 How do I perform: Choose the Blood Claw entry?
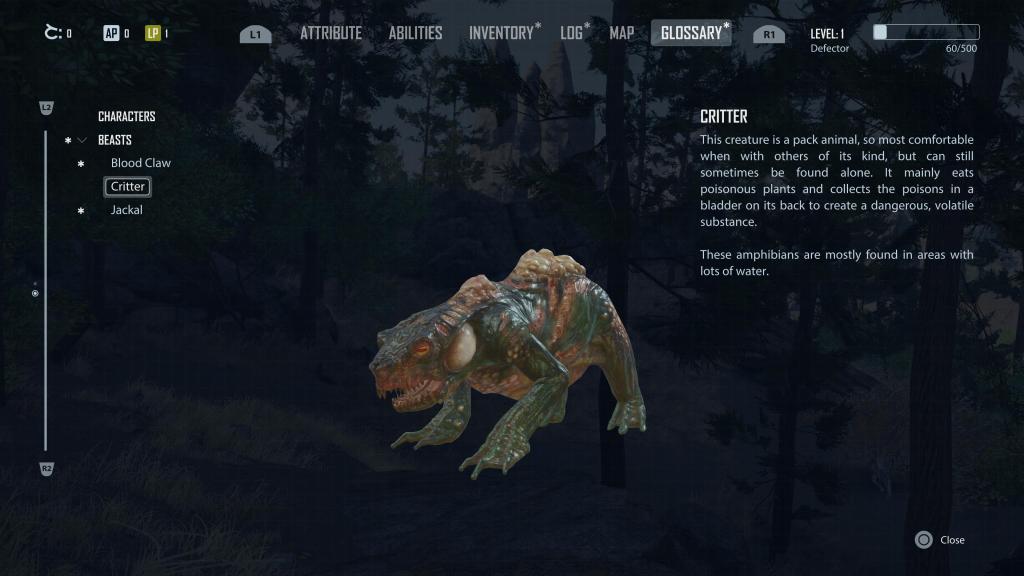140,163
